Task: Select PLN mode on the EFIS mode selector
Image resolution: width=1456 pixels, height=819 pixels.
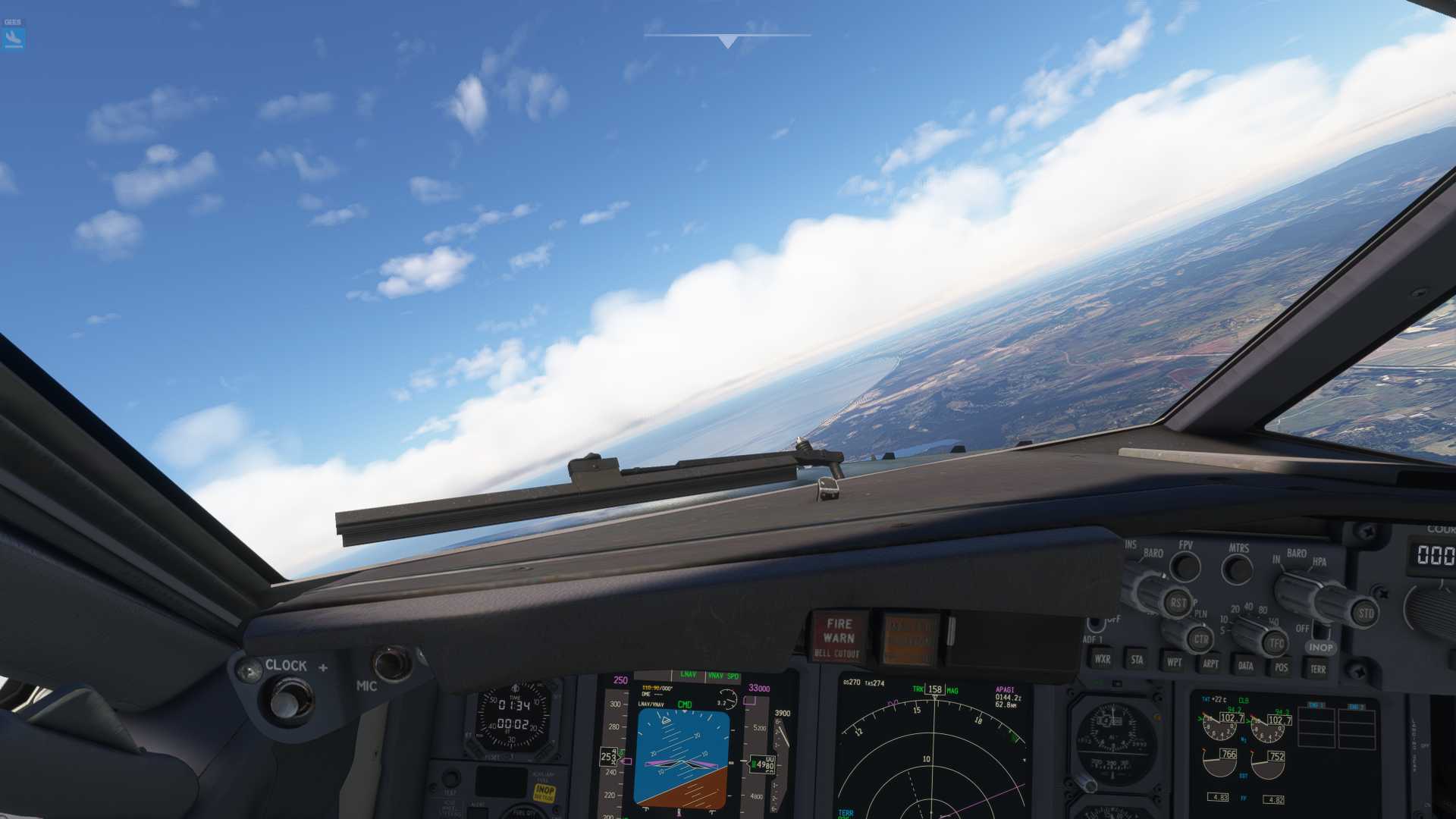Action: pos(1200,616)
